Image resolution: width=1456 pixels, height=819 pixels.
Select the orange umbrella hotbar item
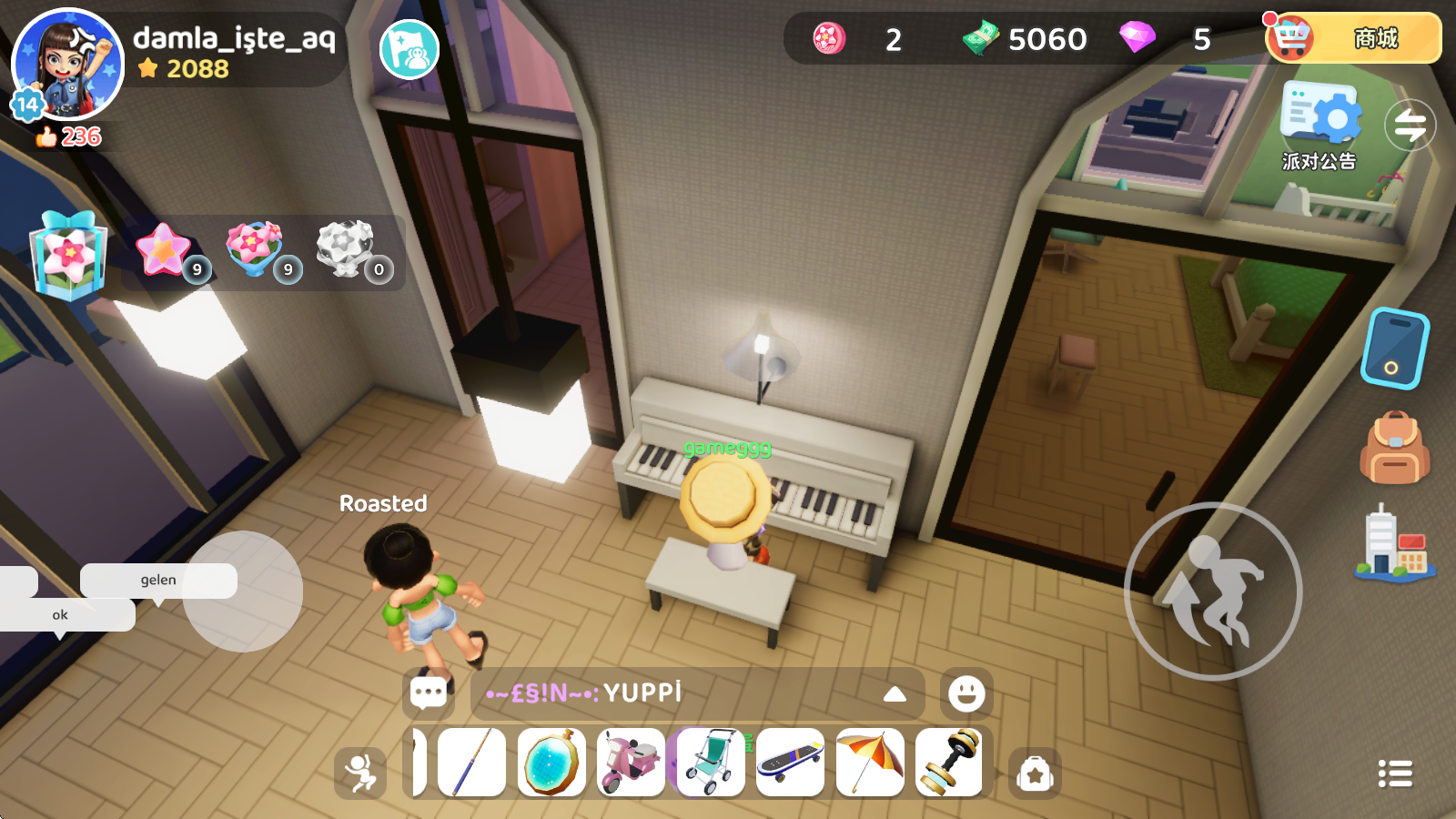coord(870,763)
